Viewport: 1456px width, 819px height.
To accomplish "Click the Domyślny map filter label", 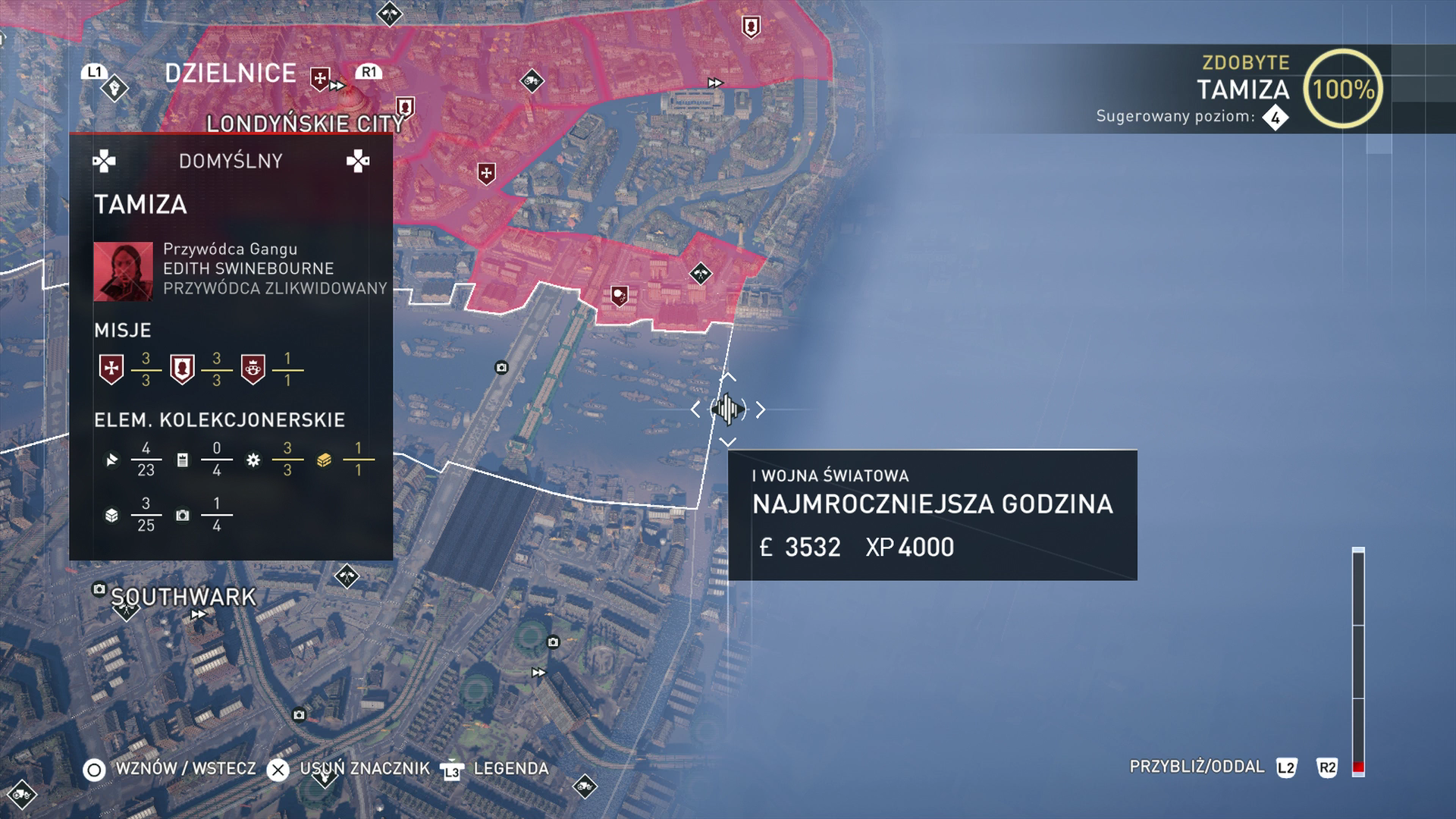I will pyautogui.click(x=231, y=161).
